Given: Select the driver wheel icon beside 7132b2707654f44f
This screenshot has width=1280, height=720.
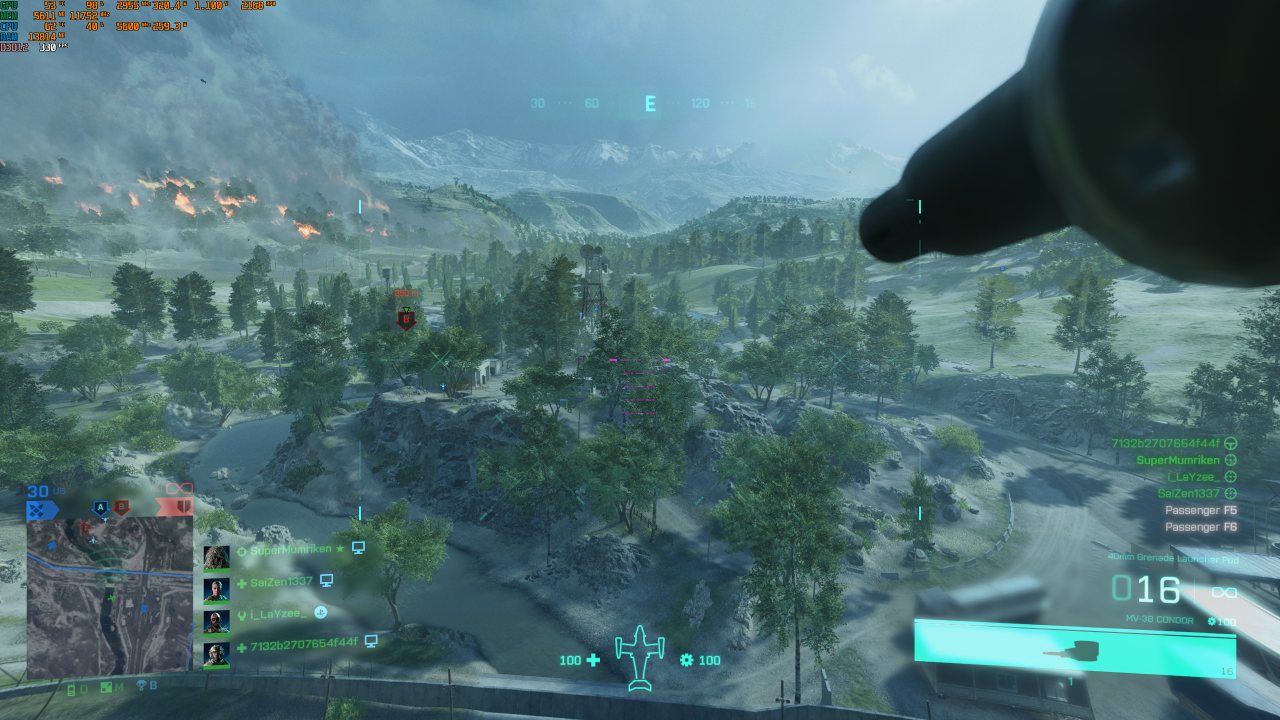Looking at the screenshot, I should [x=1229, y=443].
